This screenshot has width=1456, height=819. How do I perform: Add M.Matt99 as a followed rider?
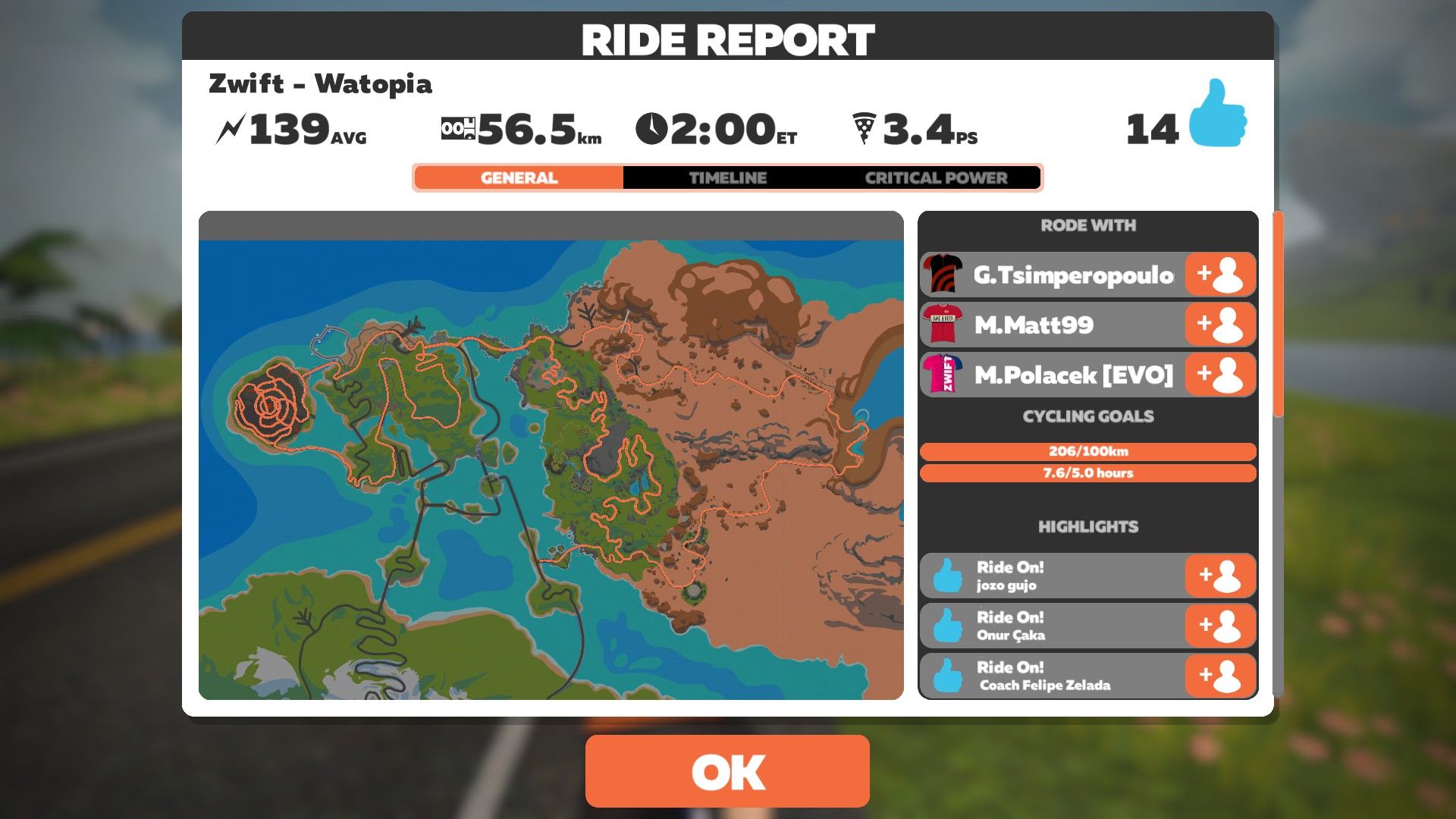pos(1219,325)
